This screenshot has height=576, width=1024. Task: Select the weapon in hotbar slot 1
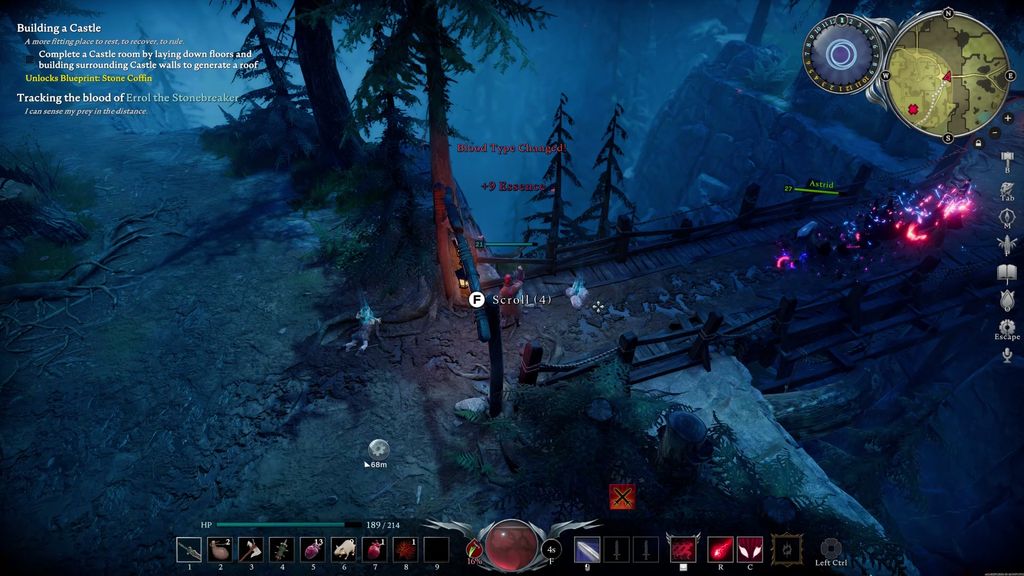pyautogui.click(x=189, y=549)
